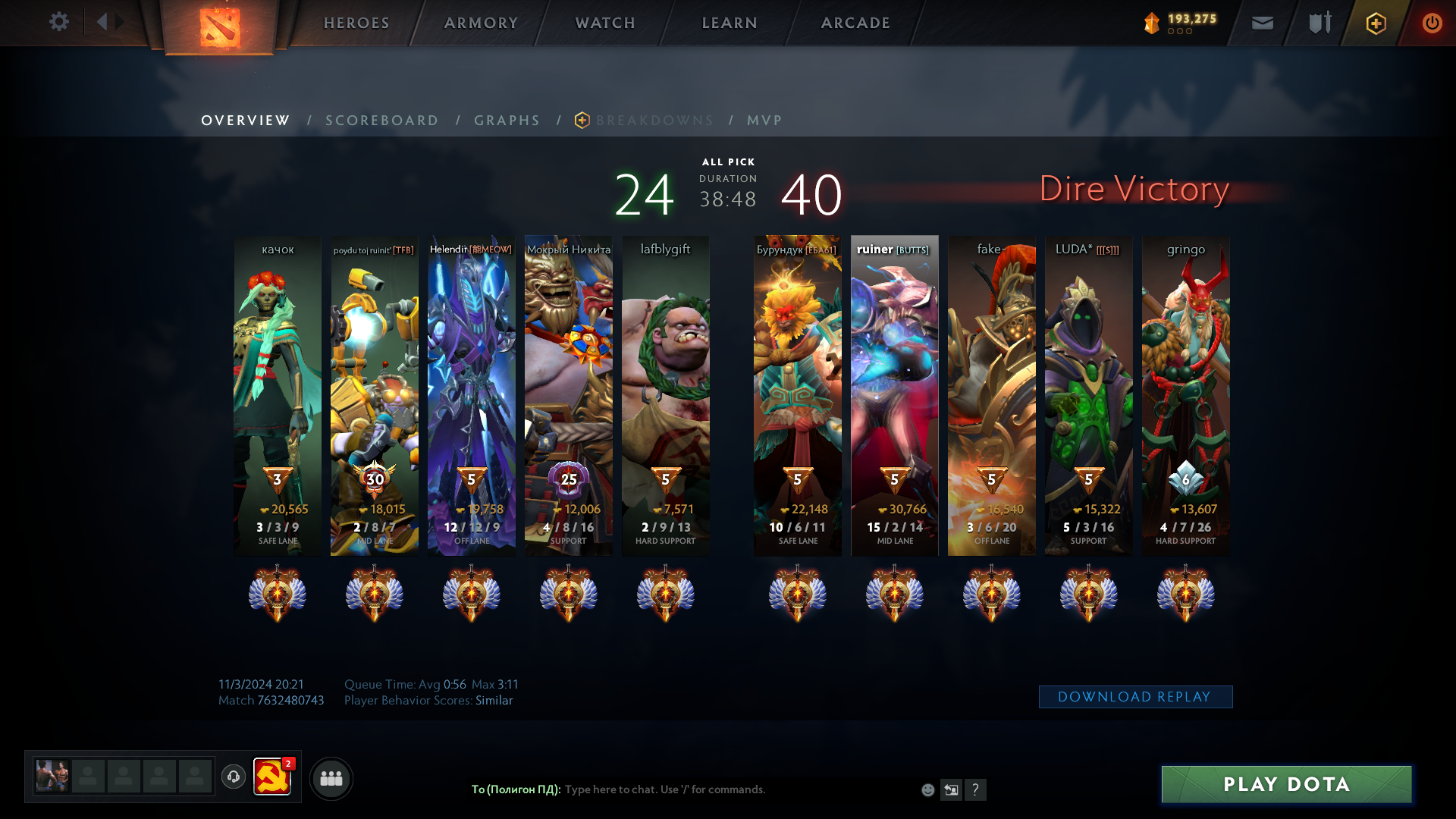Screen dimensions: 1456x819
Task: View the Breakdowns tab
Action: [x=654, y=121]
